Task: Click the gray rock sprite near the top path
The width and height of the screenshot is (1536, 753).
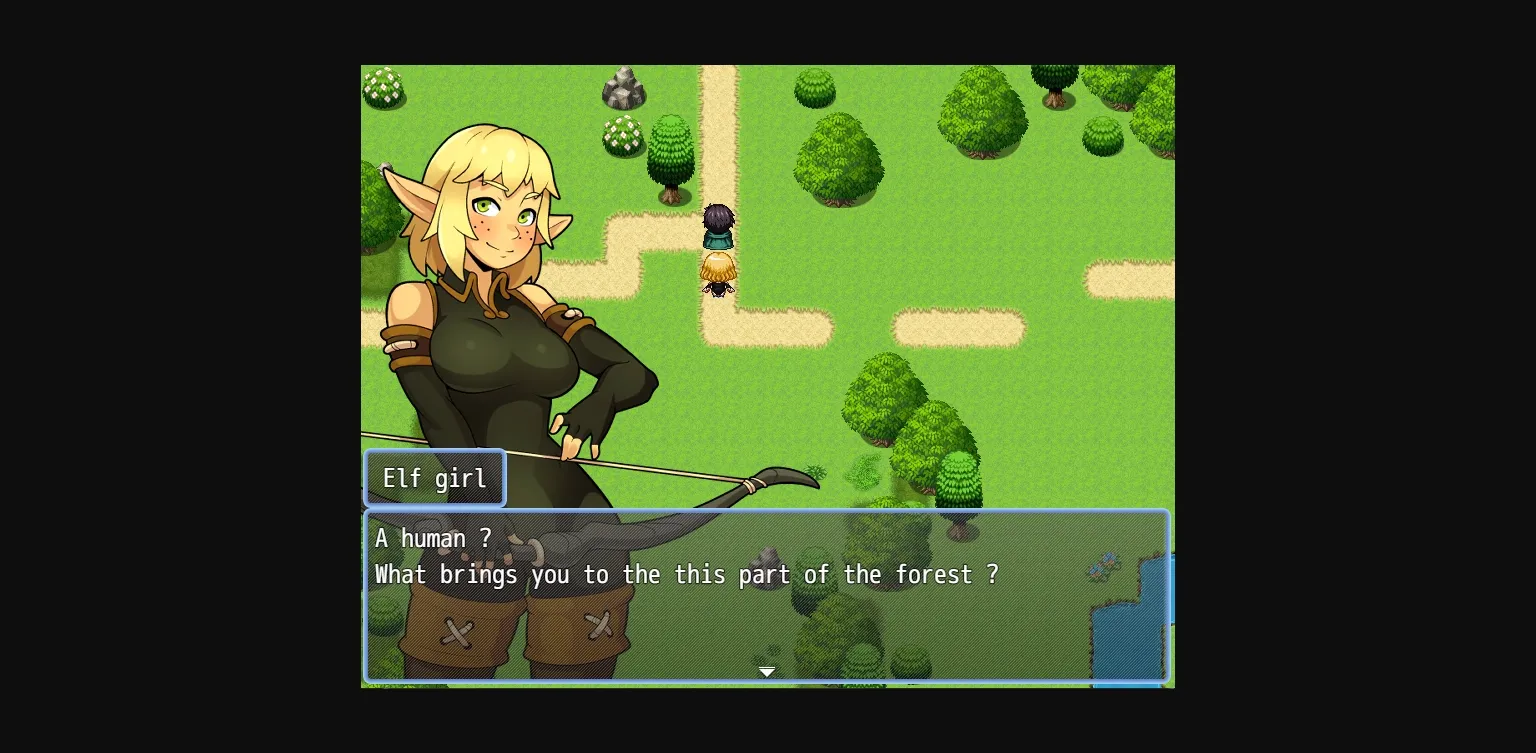Action: [x=624, y=88]
